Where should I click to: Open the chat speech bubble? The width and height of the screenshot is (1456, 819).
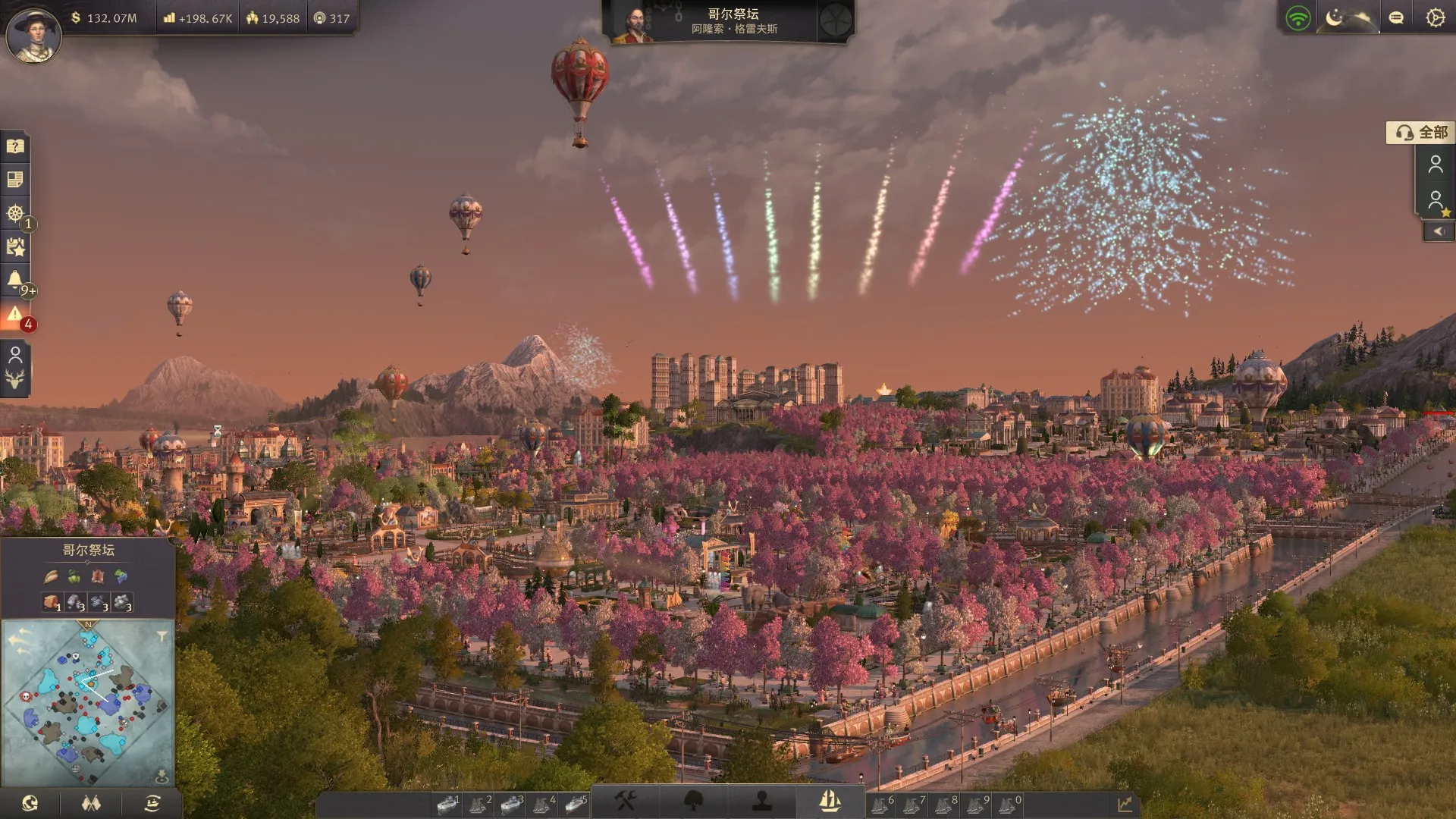[1396, 18]
